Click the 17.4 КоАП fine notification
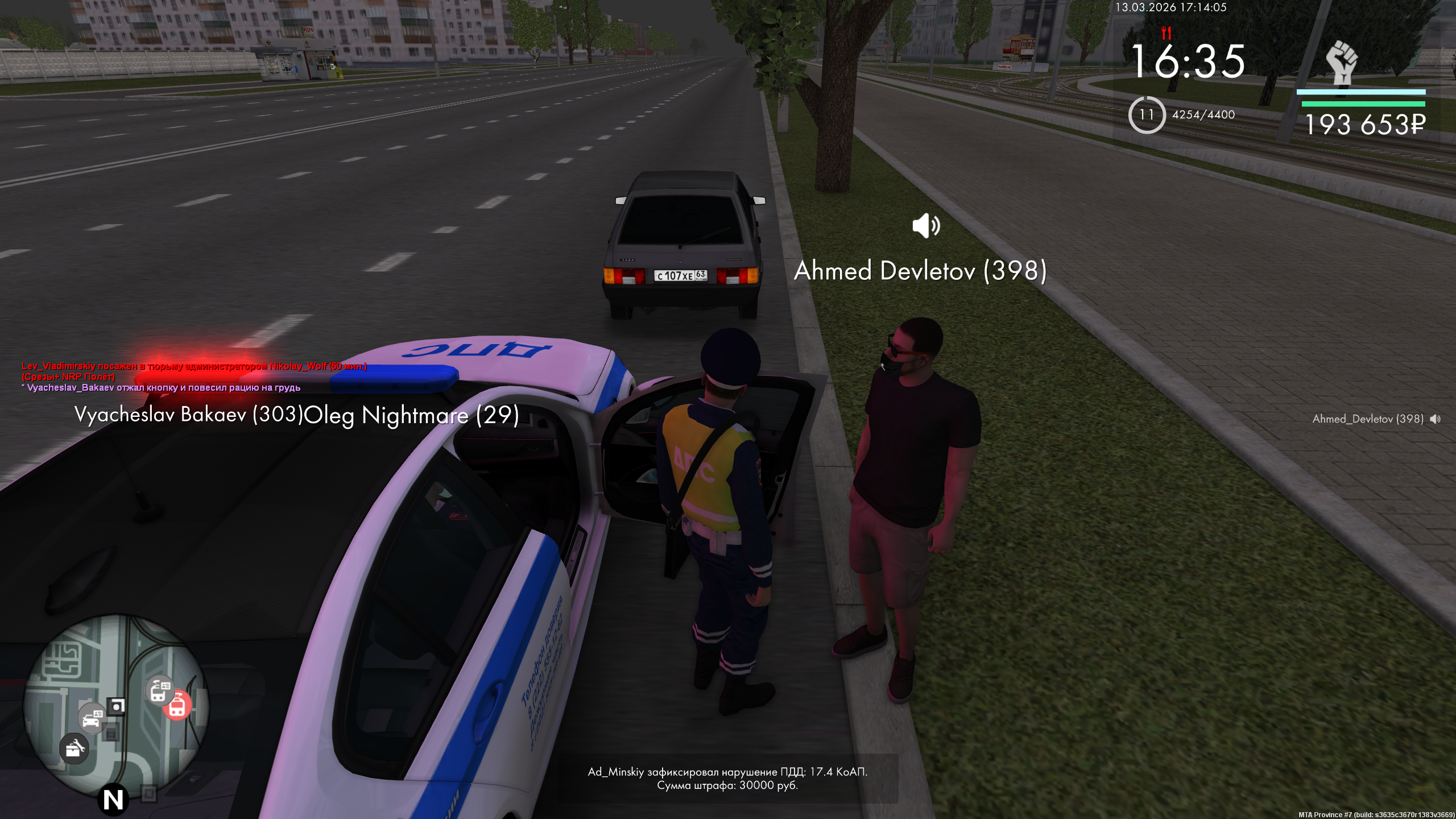The image size is (1456, 819). coord(727,779)
